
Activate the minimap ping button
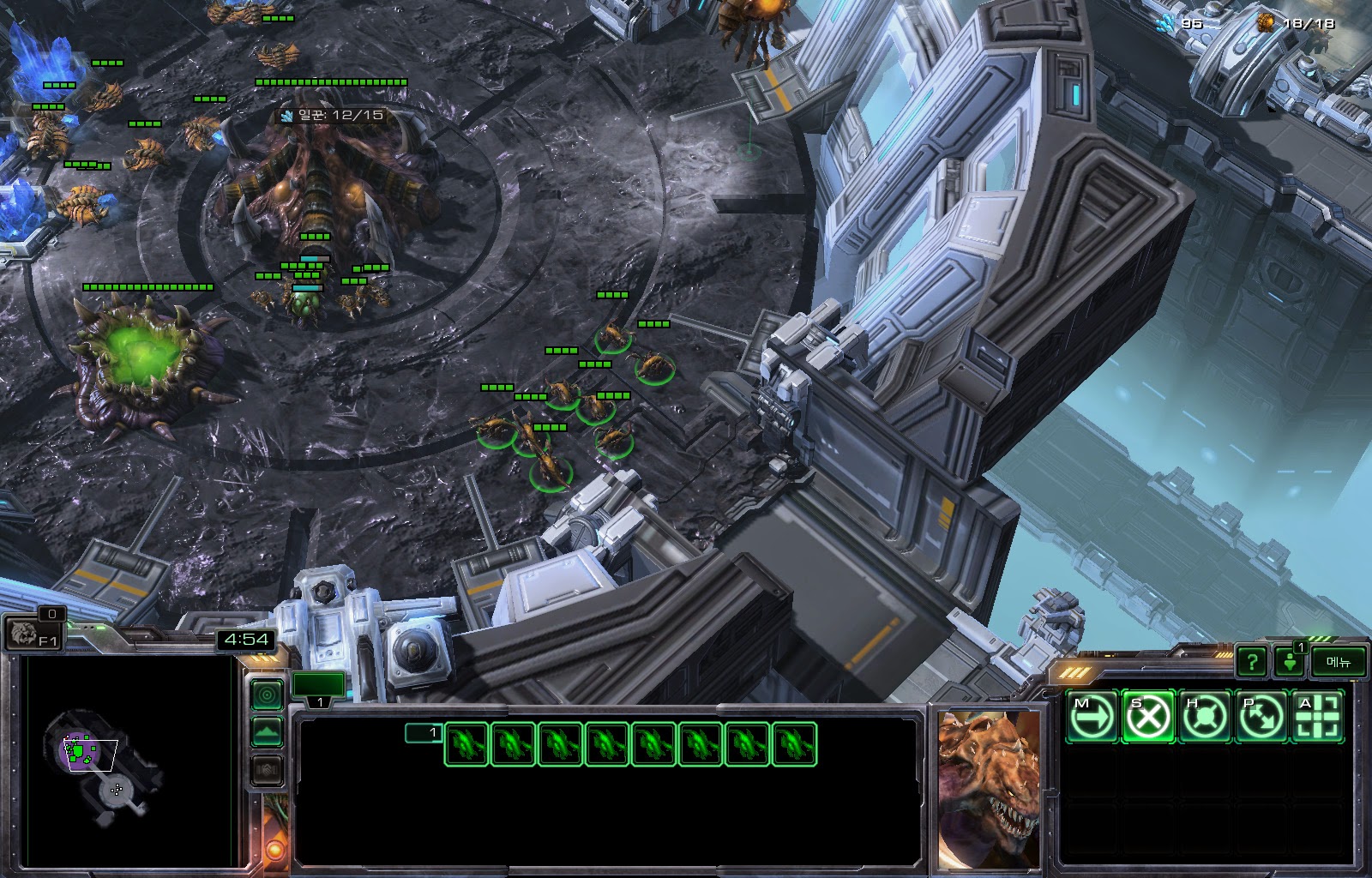[x=267, y=695]
